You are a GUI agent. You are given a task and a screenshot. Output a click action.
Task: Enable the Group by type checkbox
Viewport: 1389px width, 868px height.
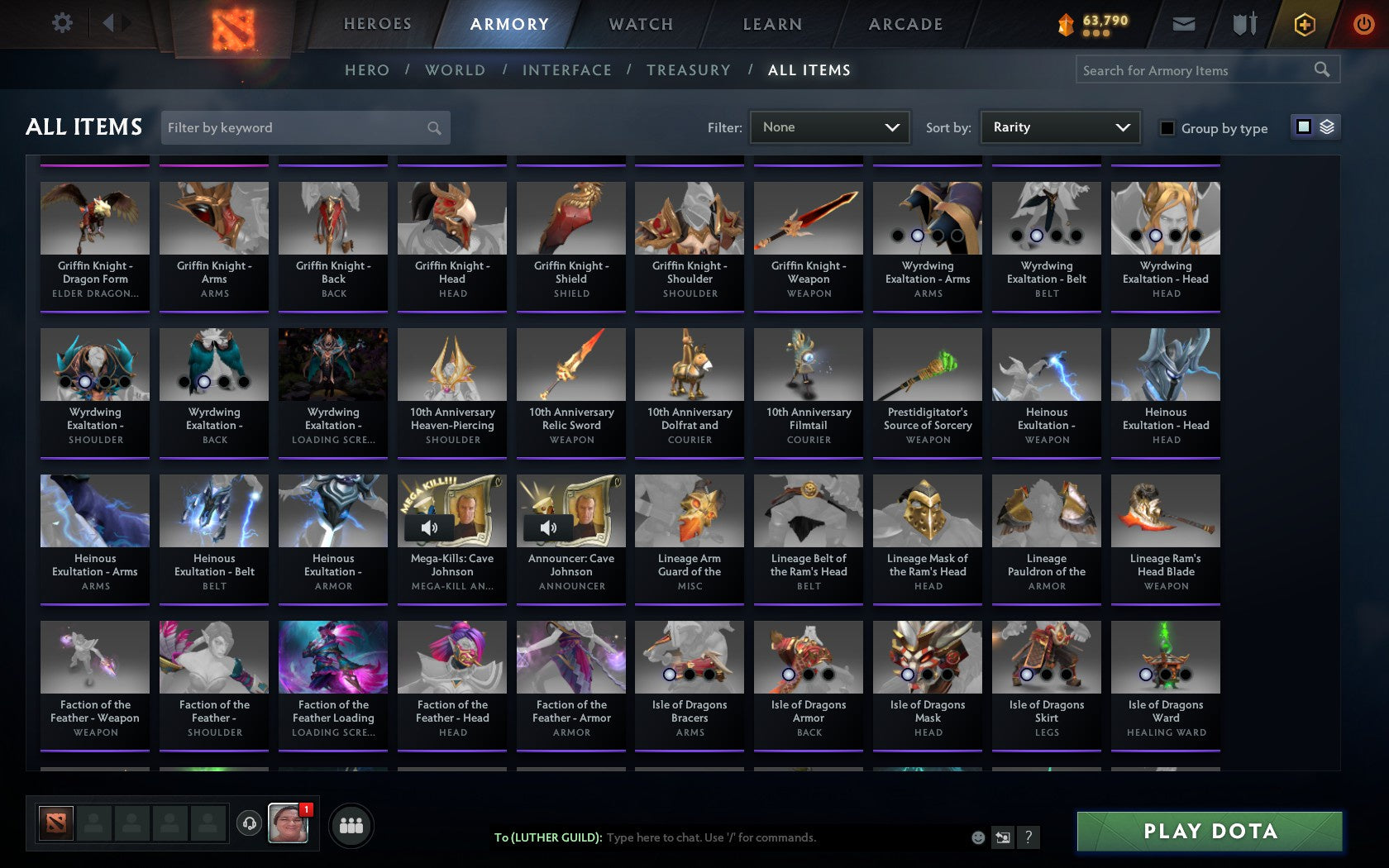coord(1167,129)
